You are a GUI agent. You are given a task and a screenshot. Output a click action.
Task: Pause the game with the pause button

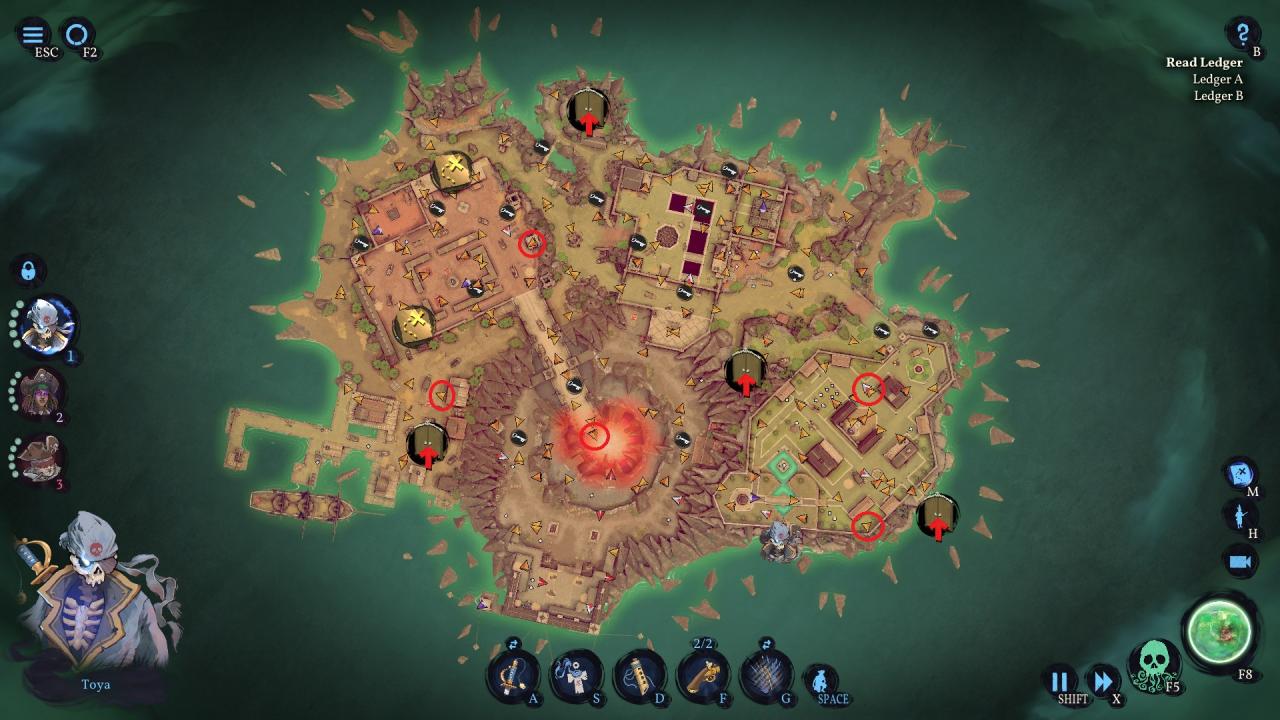coord(1059,681)
